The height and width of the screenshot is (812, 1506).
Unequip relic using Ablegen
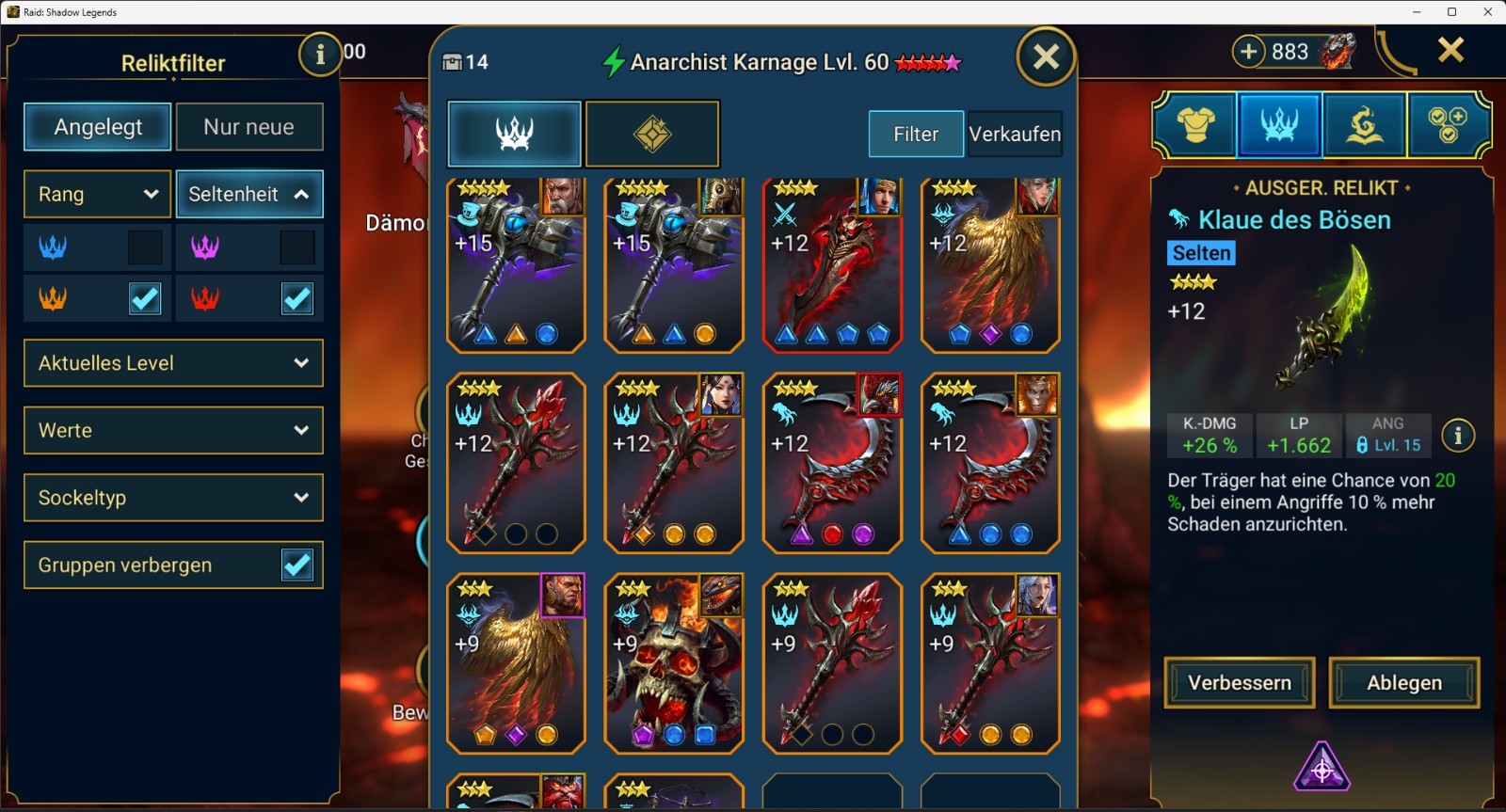tap(1403, 682)
